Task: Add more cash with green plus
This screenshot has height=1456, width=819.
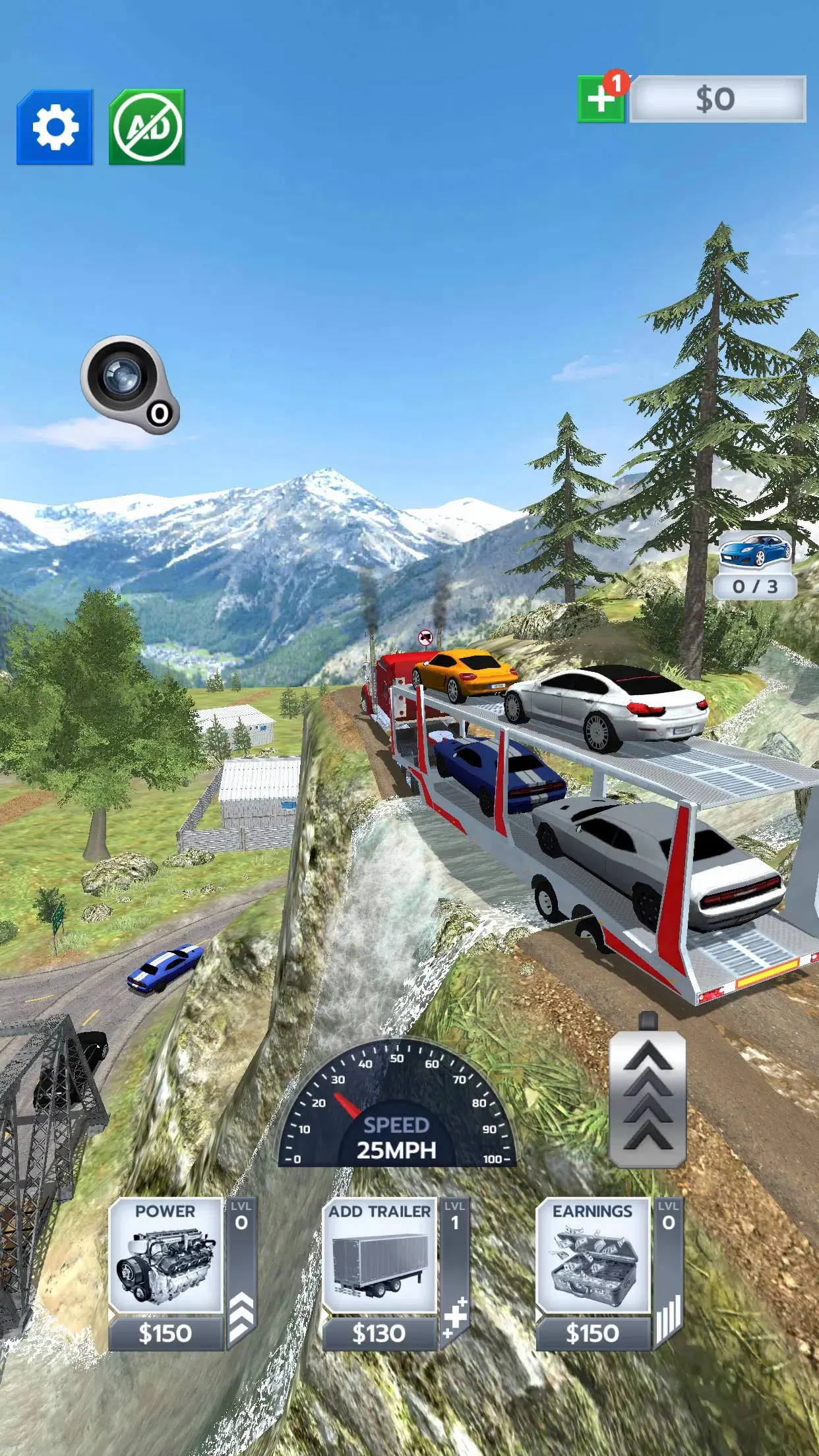Action: tap(601, 100)
